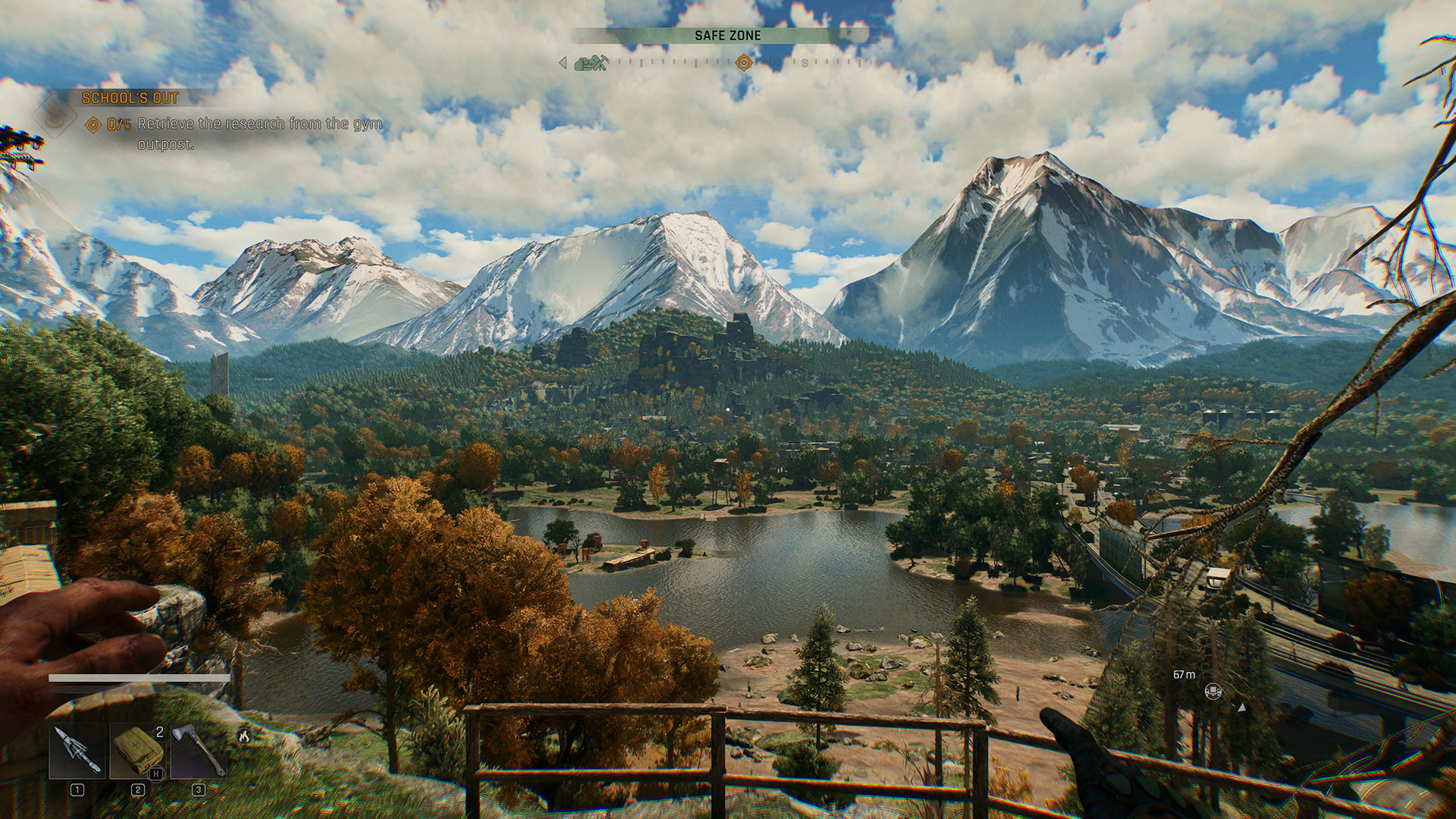
Task: Select the bladed arrowhead slot in the hotbar
Action: (77, 751)
